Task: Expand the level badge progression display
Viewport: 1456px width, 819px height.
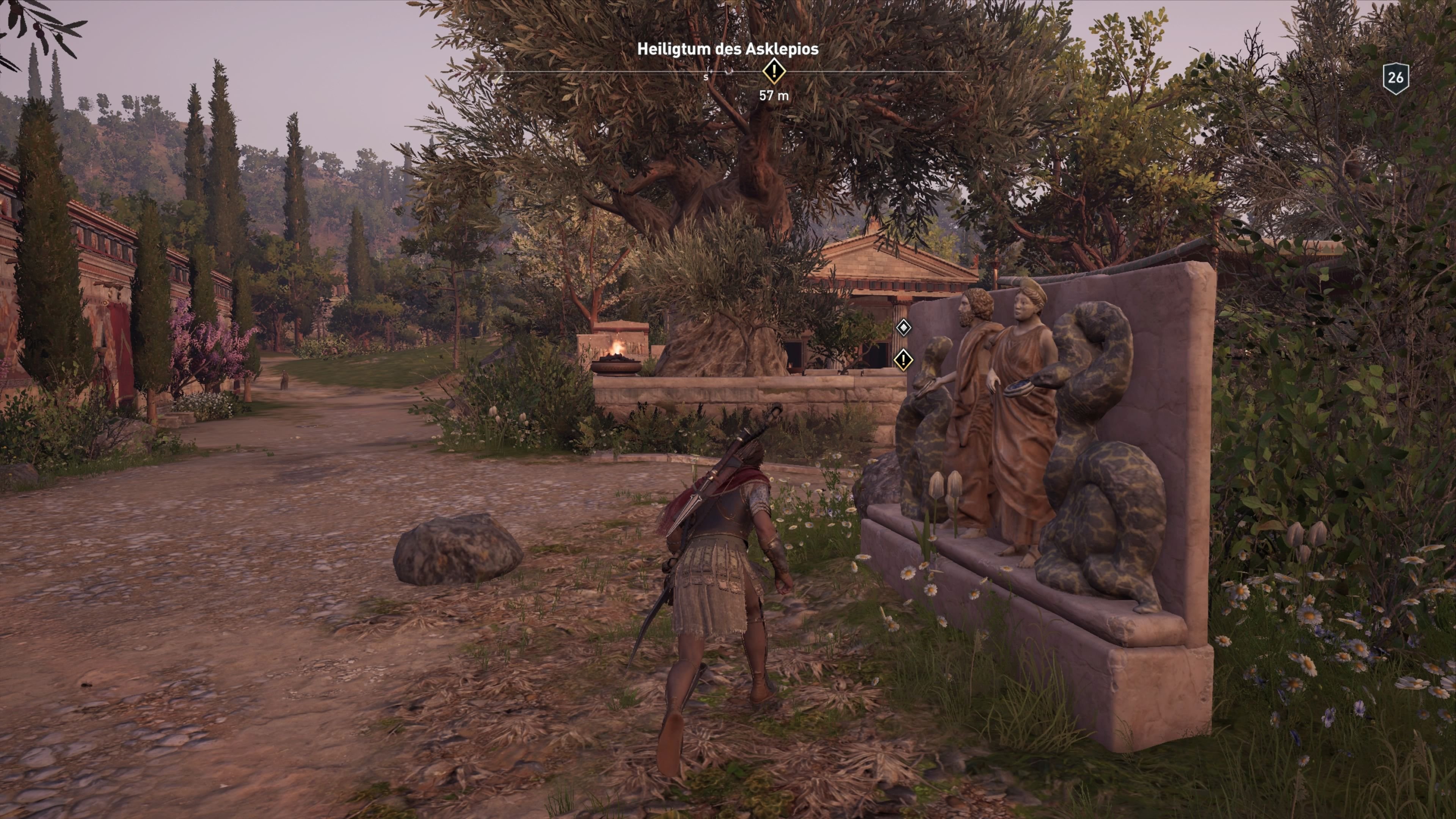Action: pos(1396,79)
